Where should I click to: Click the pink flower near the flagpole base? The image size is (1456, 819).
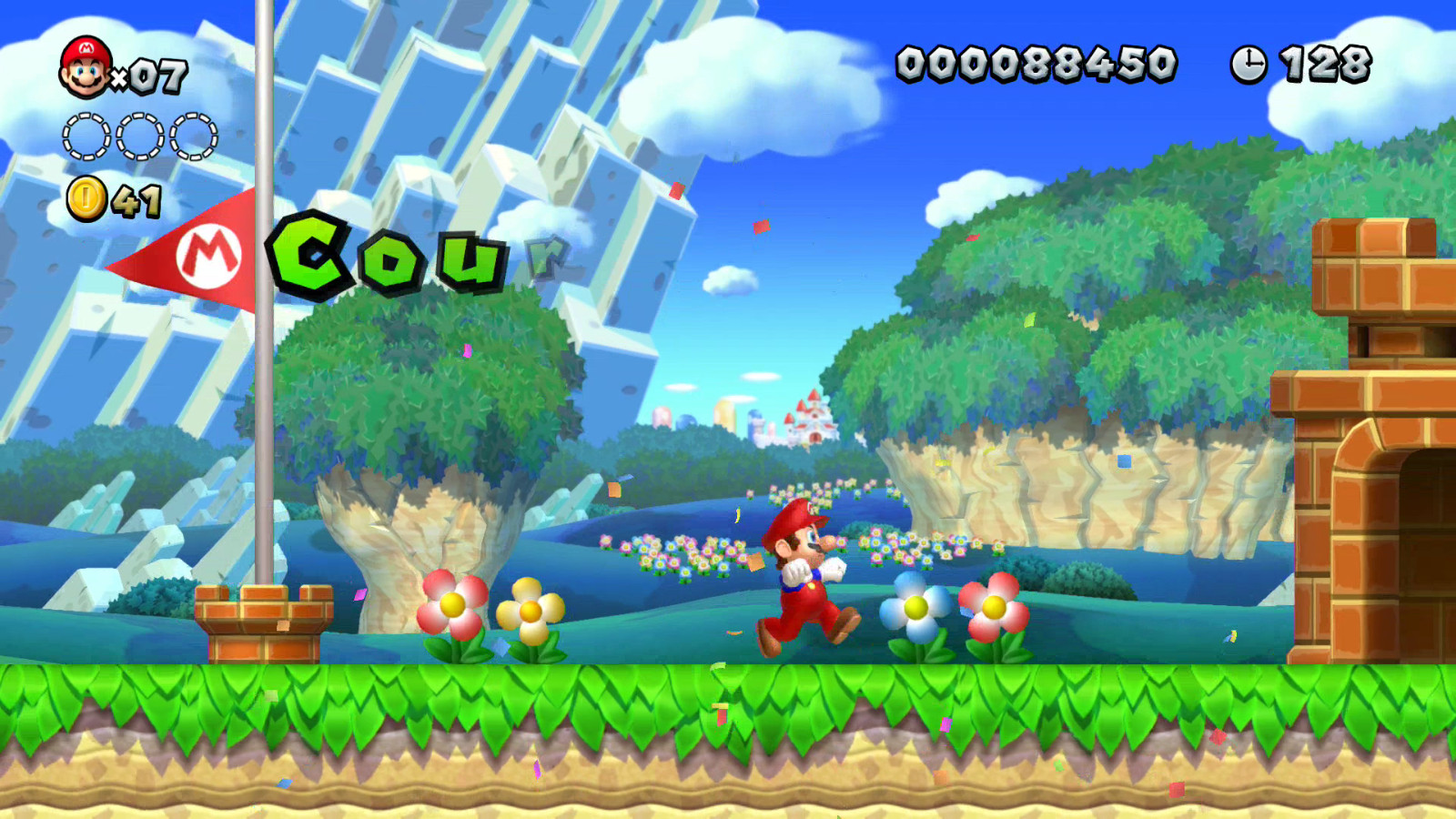coord(452,602)
